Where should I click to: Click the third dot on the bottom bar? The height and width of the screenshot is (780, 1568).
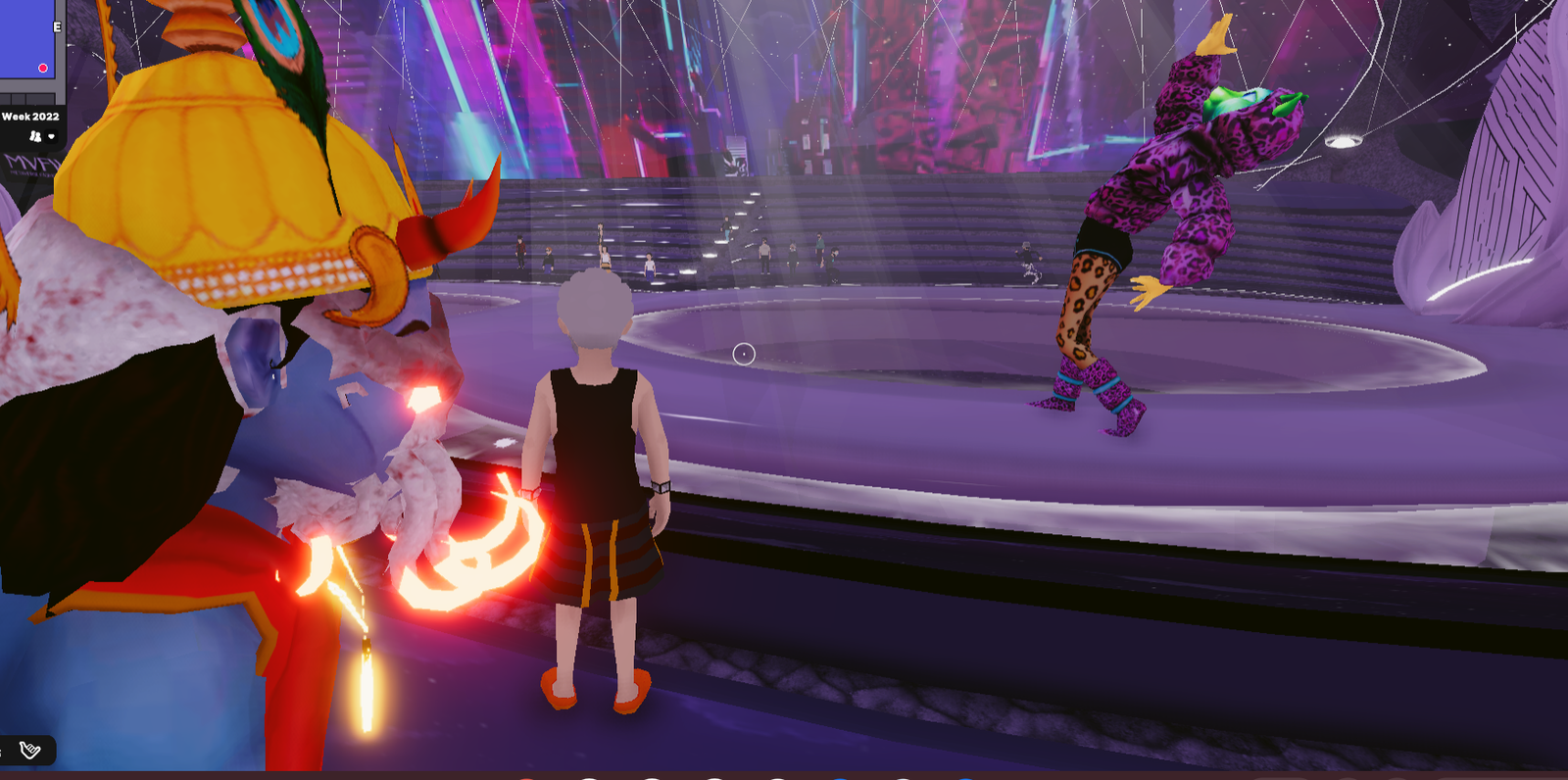pos(651,777)
